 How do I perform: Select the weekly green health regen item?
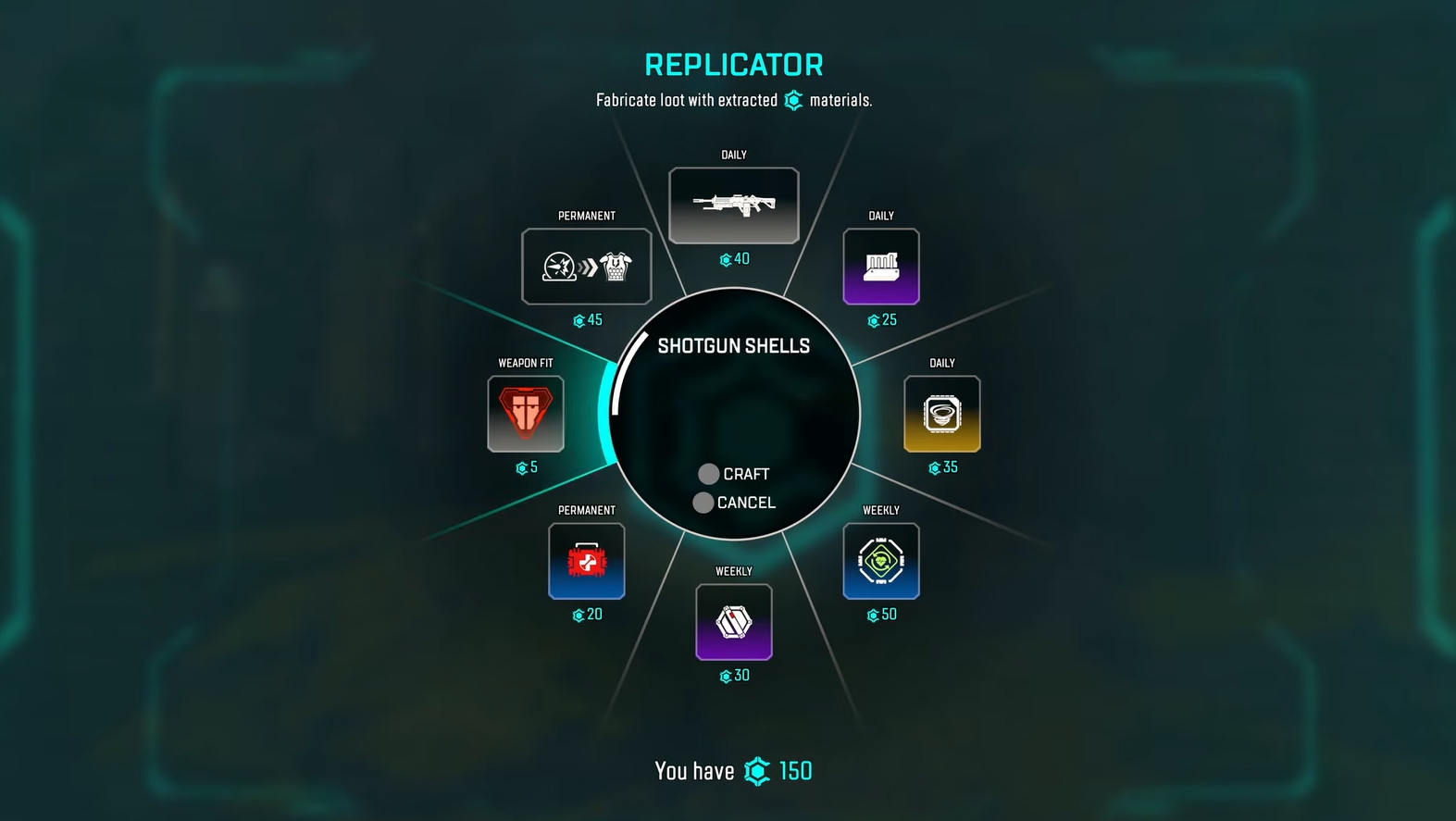pos(880,561)
